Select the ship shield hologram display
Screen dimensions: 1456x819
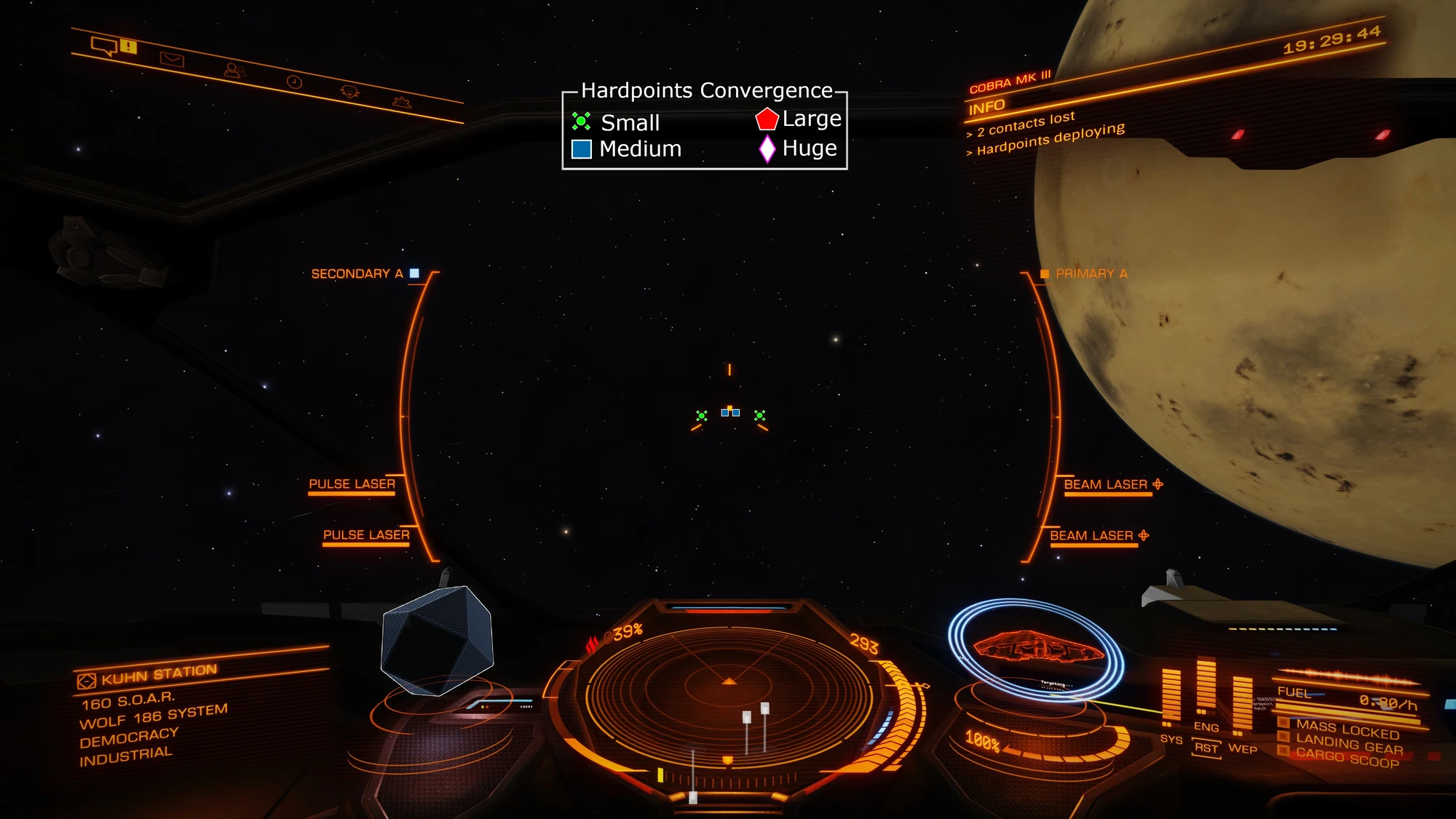(1036, 646)
